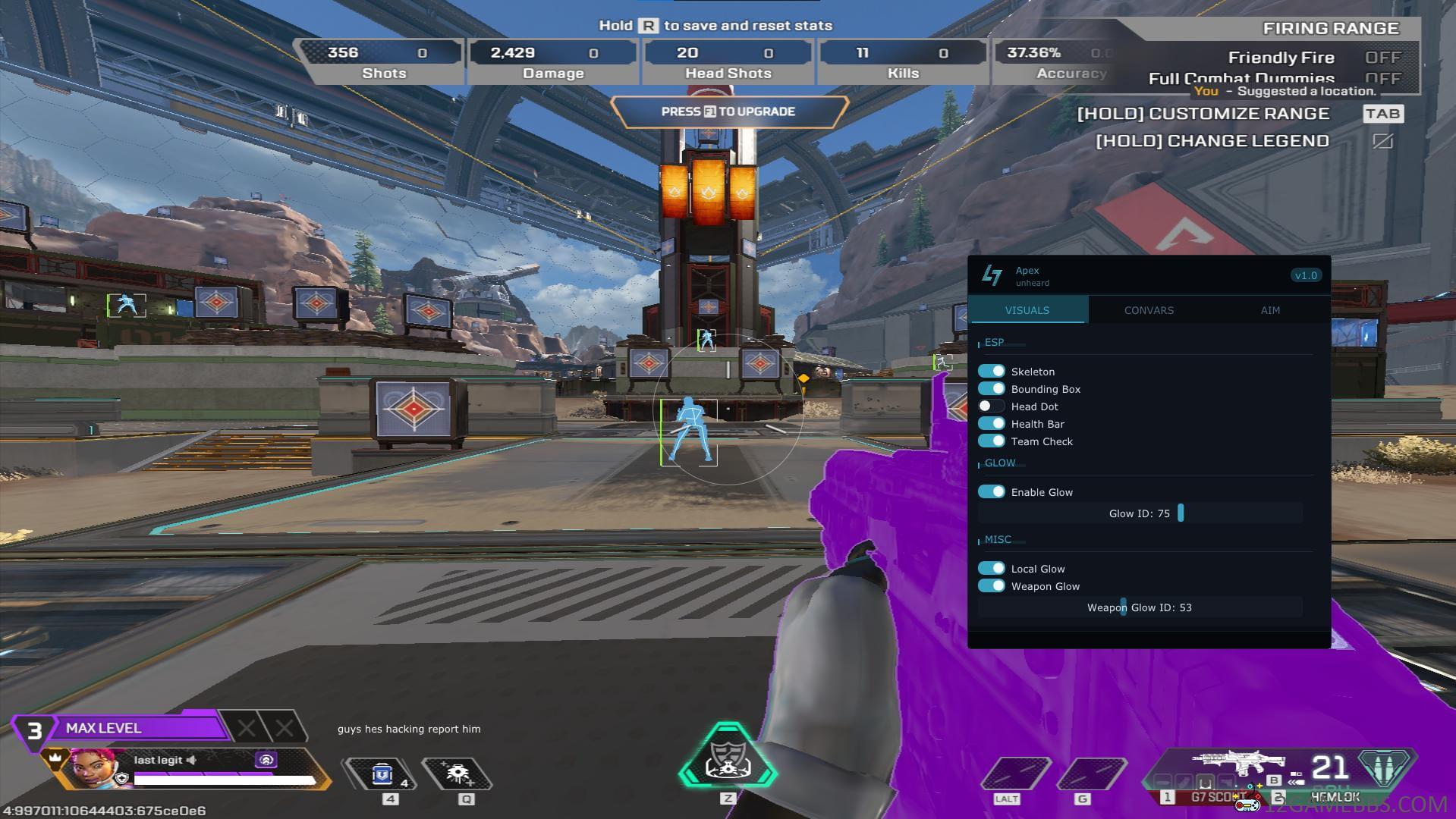Viewport: 1456px width, 819px height.
Task: Turn off the Bounding Box toggle
Action: coord(991,388)
